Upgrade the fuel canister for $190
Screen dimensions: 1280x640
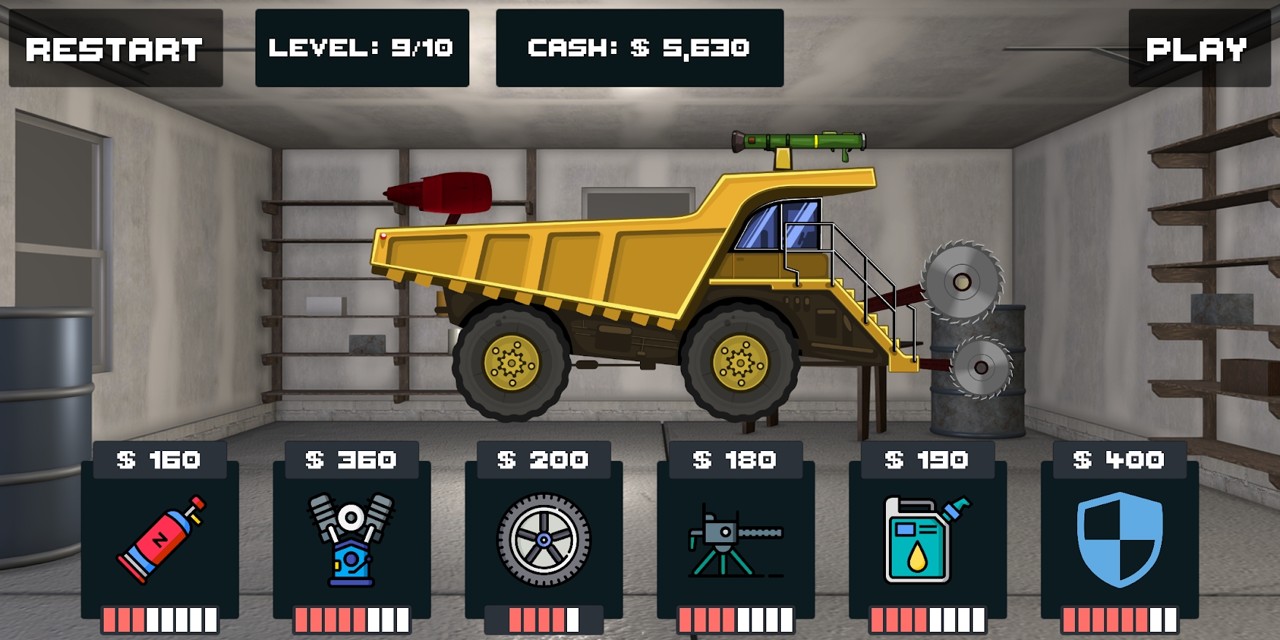[927, 539]
